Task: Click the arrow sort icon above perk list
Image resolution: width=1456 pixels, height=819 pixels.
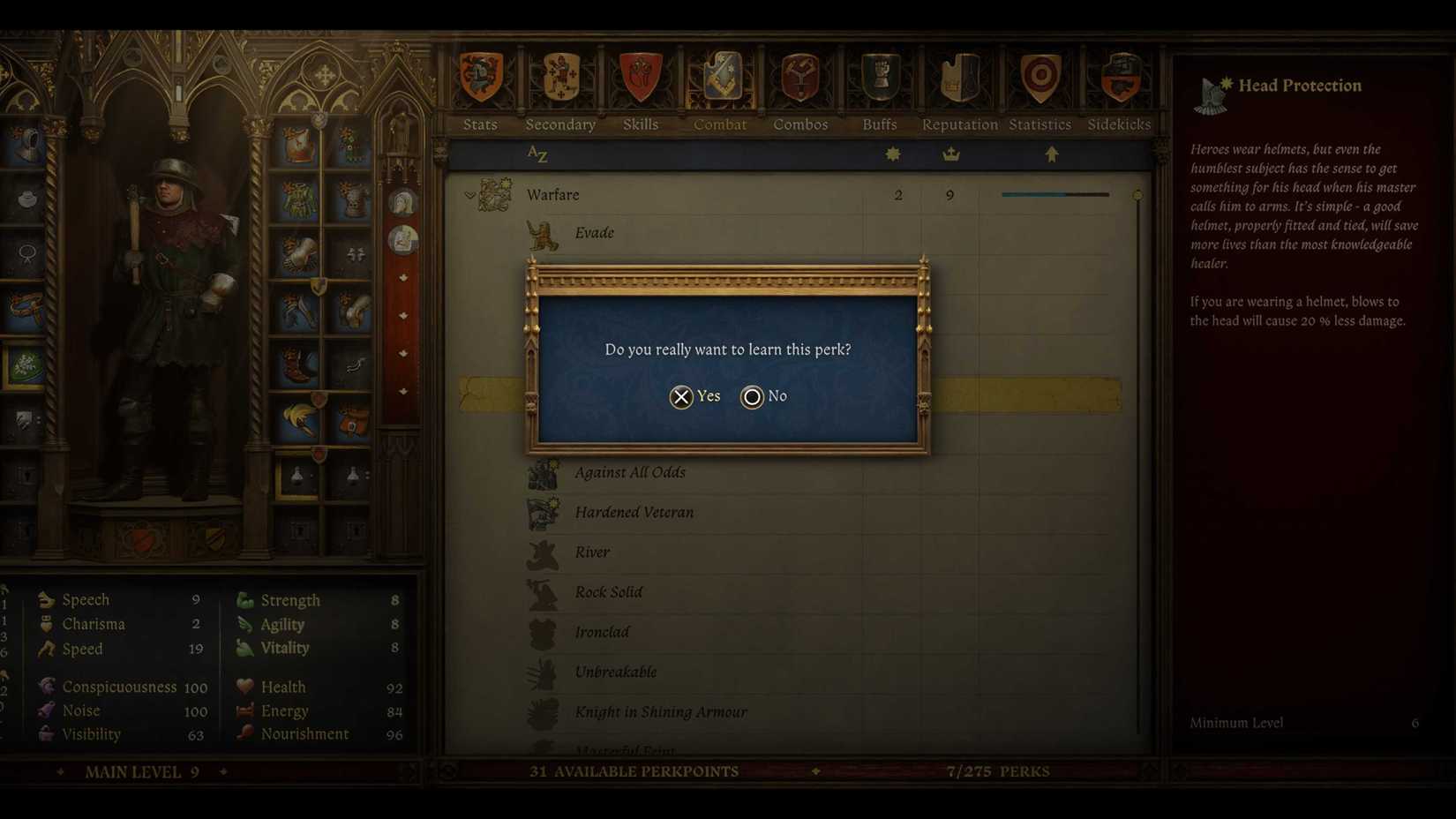Action: (1051, 153)
